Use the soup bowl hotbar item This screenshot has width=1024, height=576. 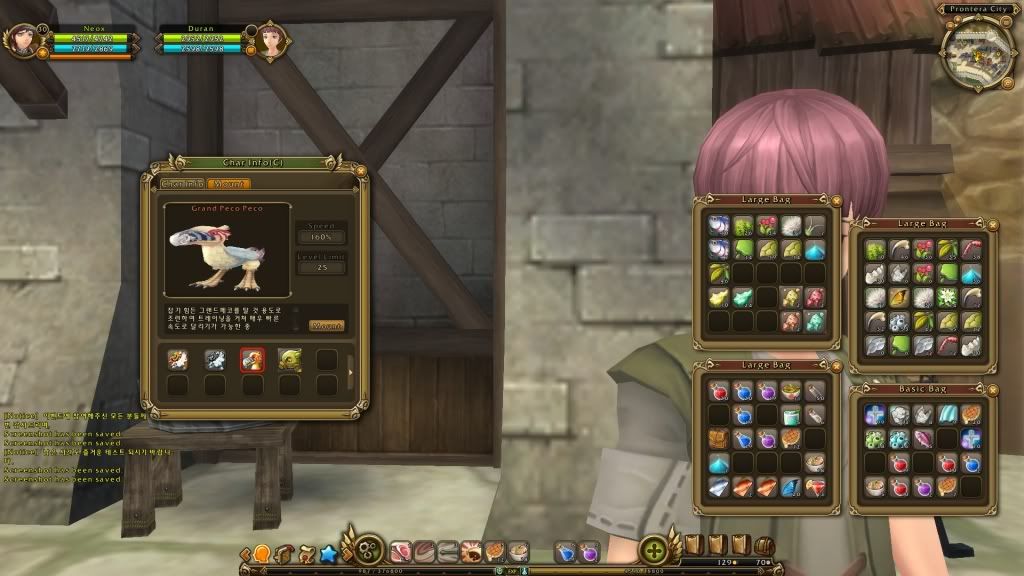pyautogui.click(x=518, y=551)
